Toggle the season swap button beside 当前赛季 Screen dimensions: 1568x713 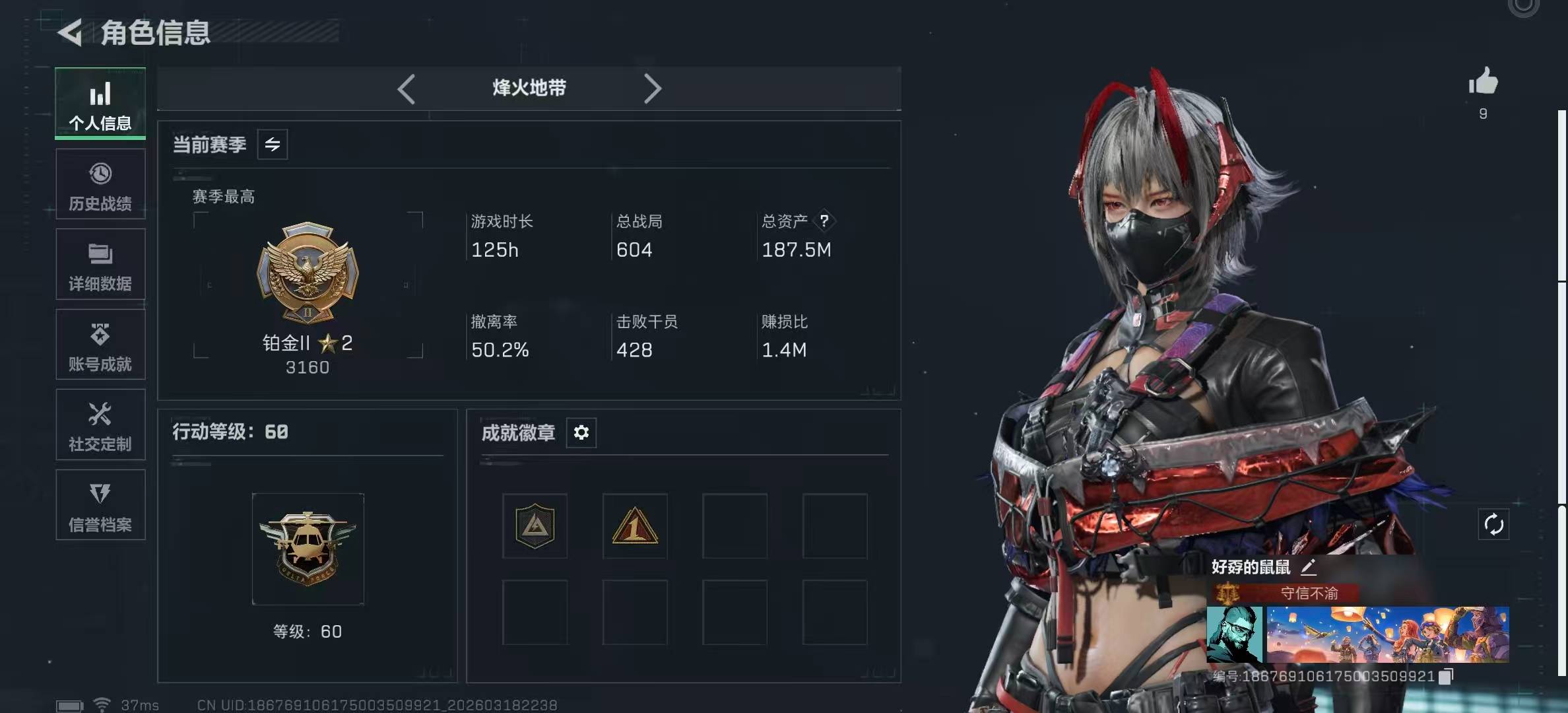(273, 145)
